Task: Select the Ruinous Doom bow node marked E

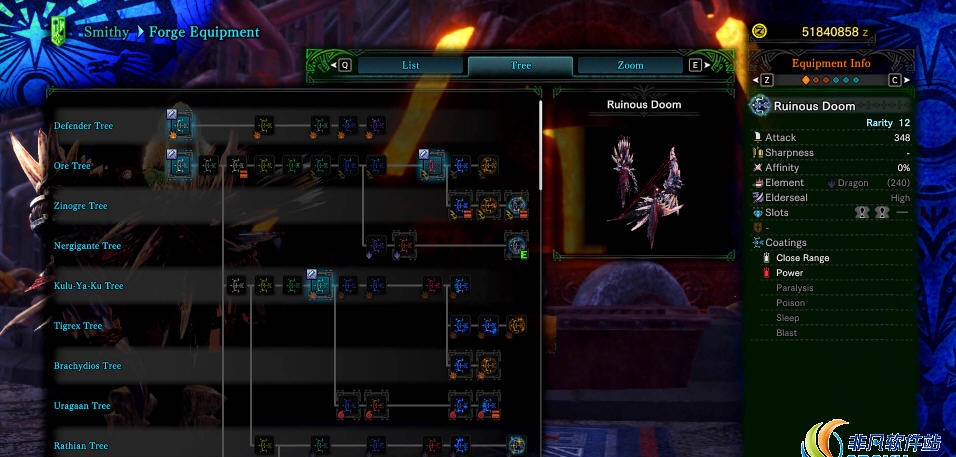Action: [516, 245]
